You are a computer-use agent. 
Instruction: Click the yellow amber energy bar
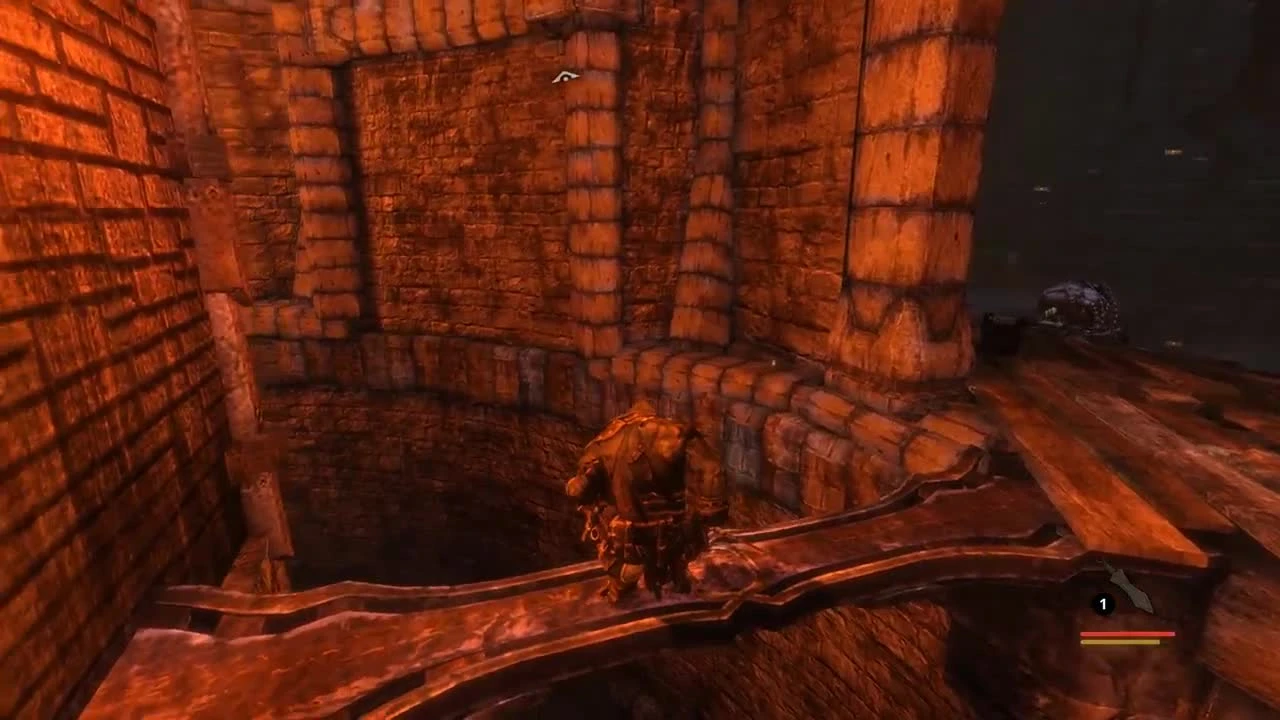click(1120, 642)
